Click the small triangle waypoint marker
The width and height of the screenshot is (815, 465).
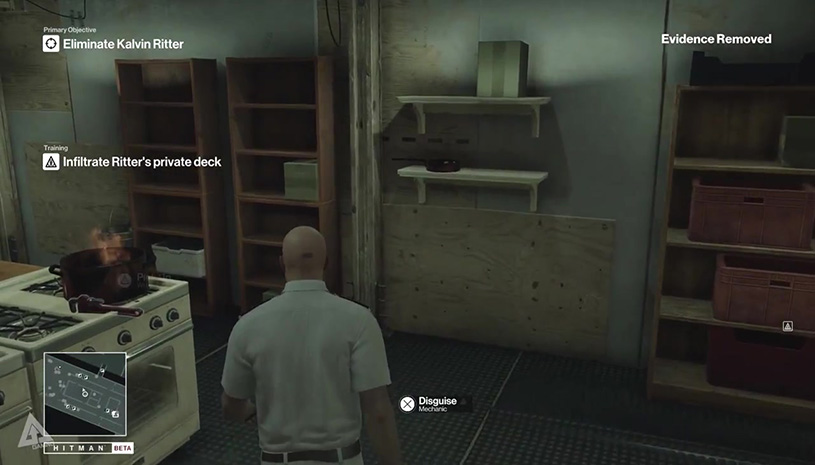click(788, 327)
